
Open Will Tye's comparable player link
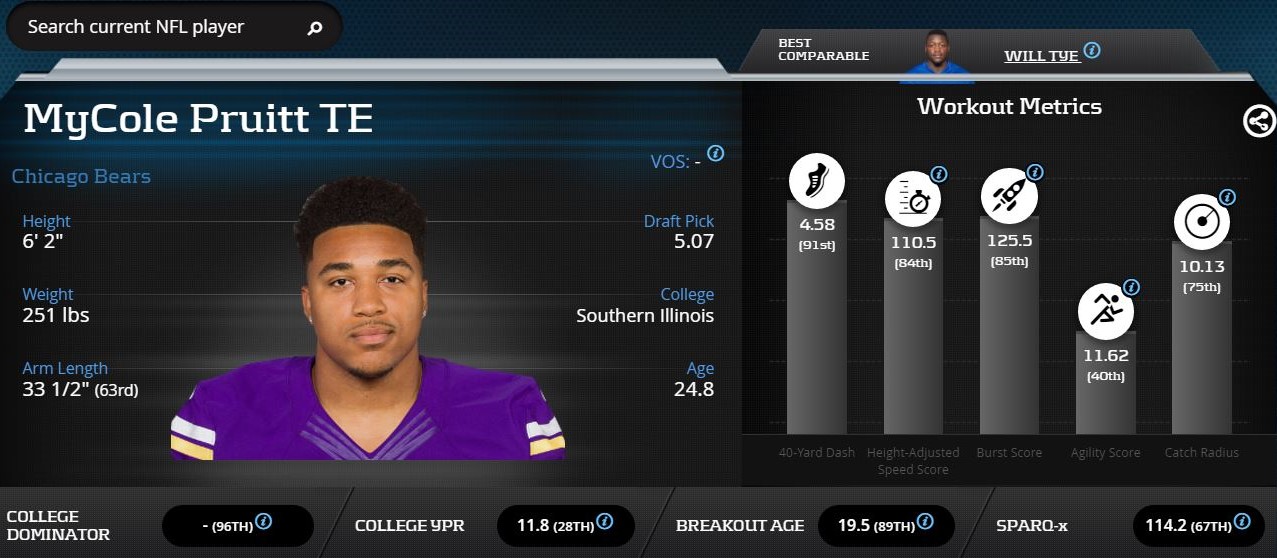pos(1041,55)
